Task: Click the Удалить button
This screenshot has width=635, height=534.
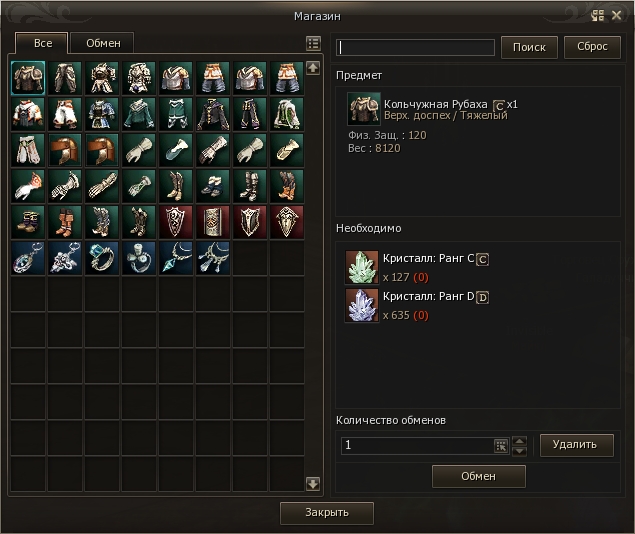Action: [577, 445]
